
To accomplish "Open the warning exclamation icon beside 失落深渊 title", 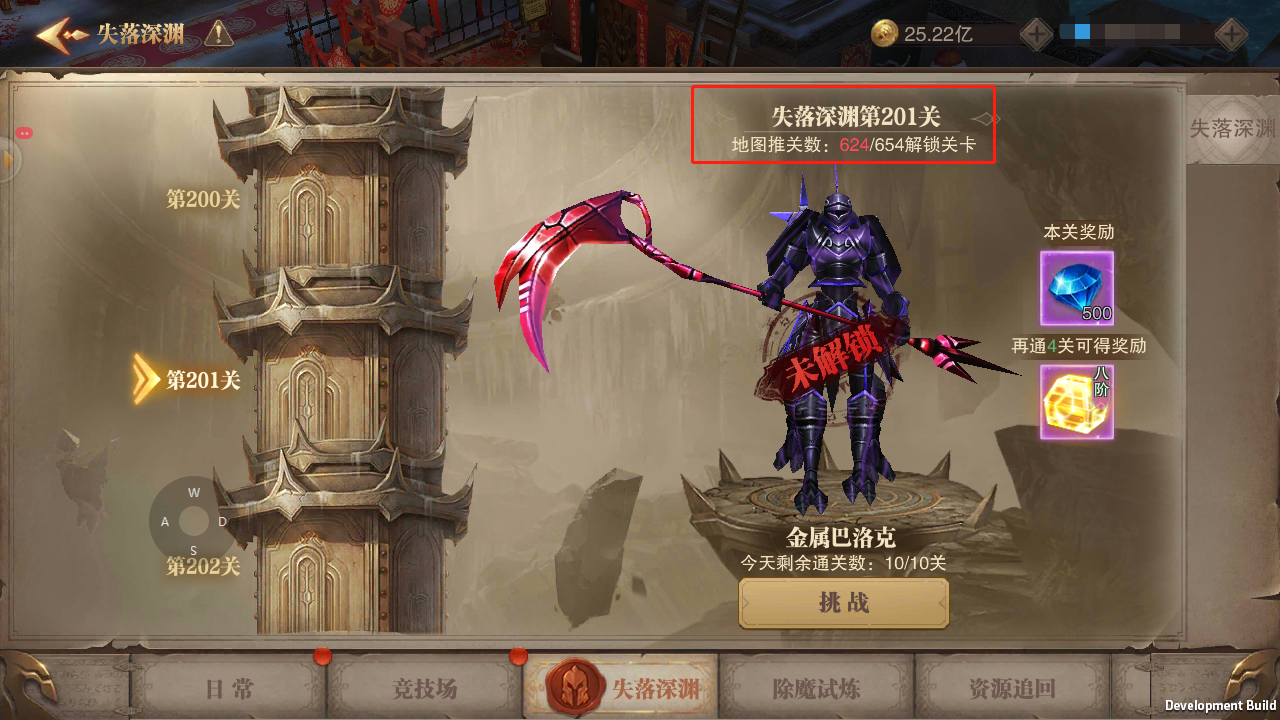I will (x=219, y=32).
